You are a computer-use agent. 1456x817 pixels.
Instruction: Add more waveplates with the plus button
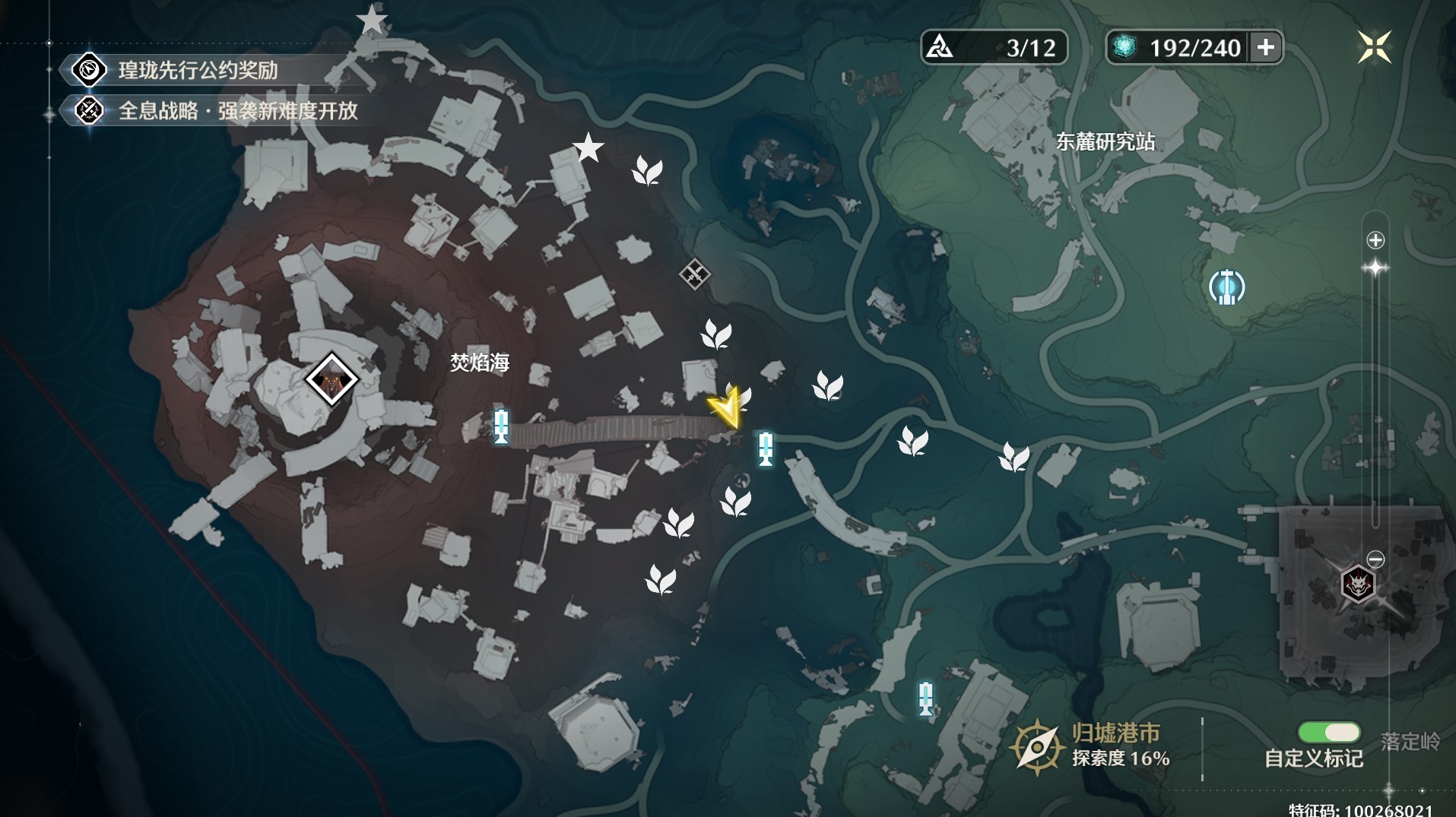point(1266,47)
